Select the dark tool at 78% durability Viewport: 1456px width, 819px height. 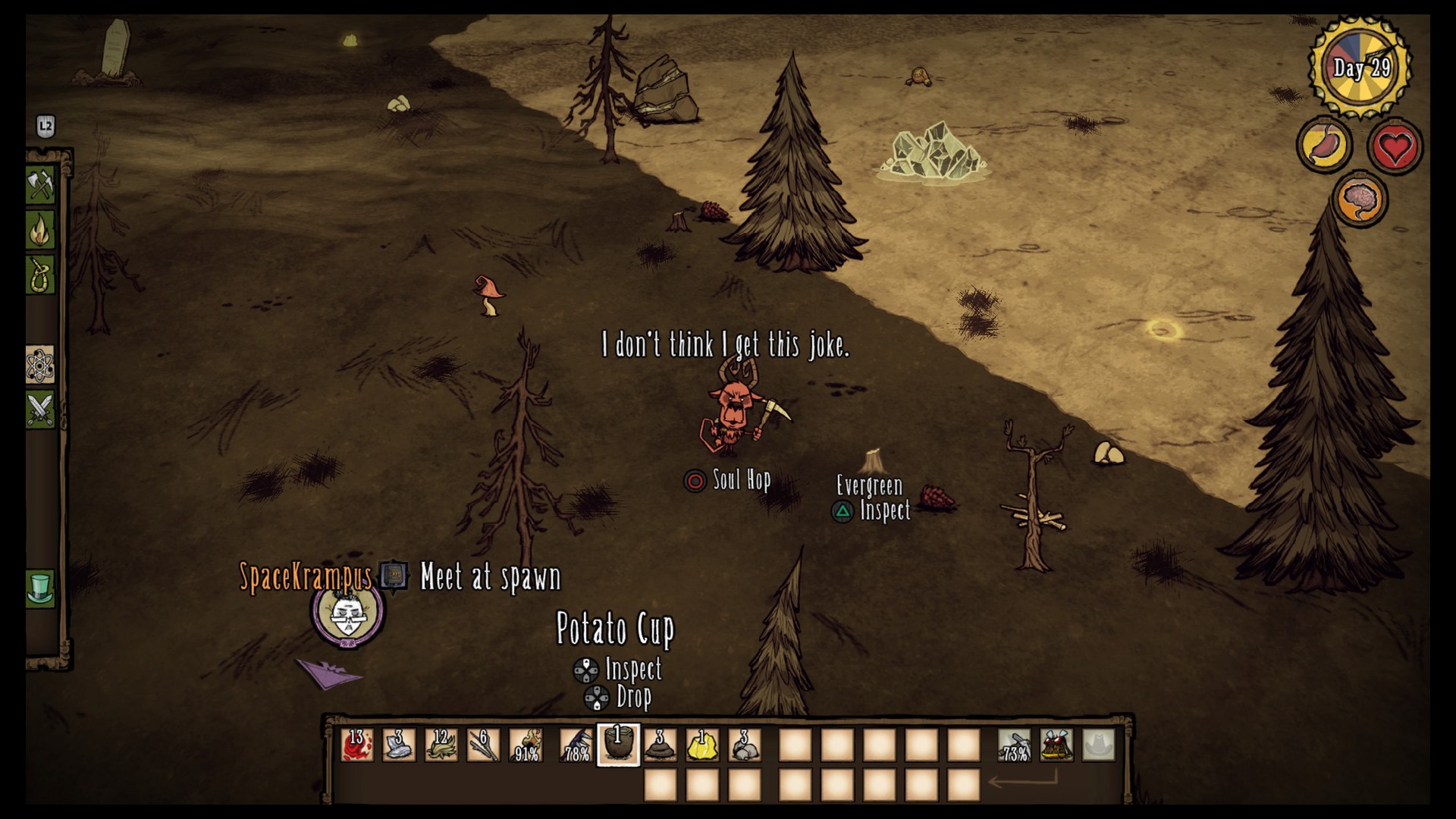pos(576,745)
